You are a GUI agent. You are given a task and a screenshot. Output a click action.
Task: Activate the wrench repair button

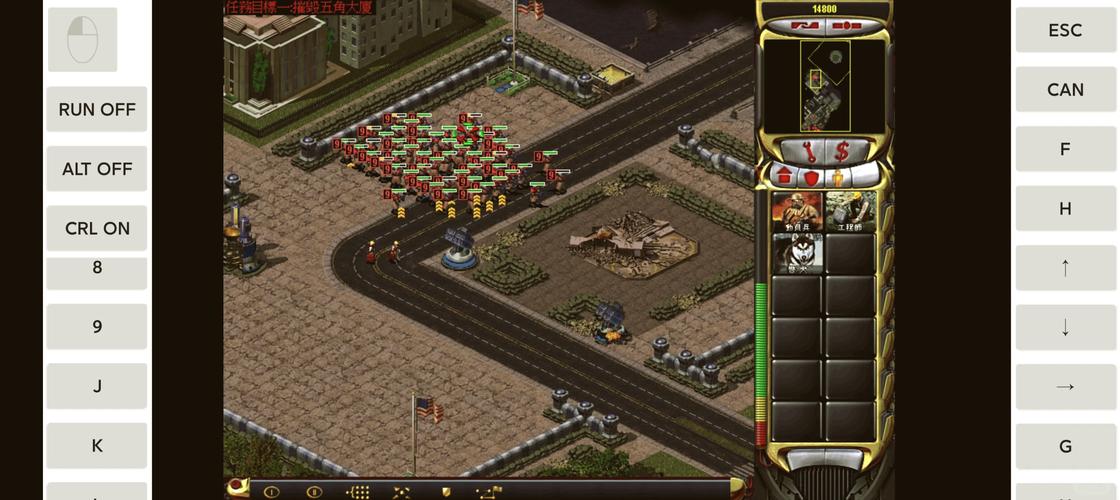coord(808,152)
